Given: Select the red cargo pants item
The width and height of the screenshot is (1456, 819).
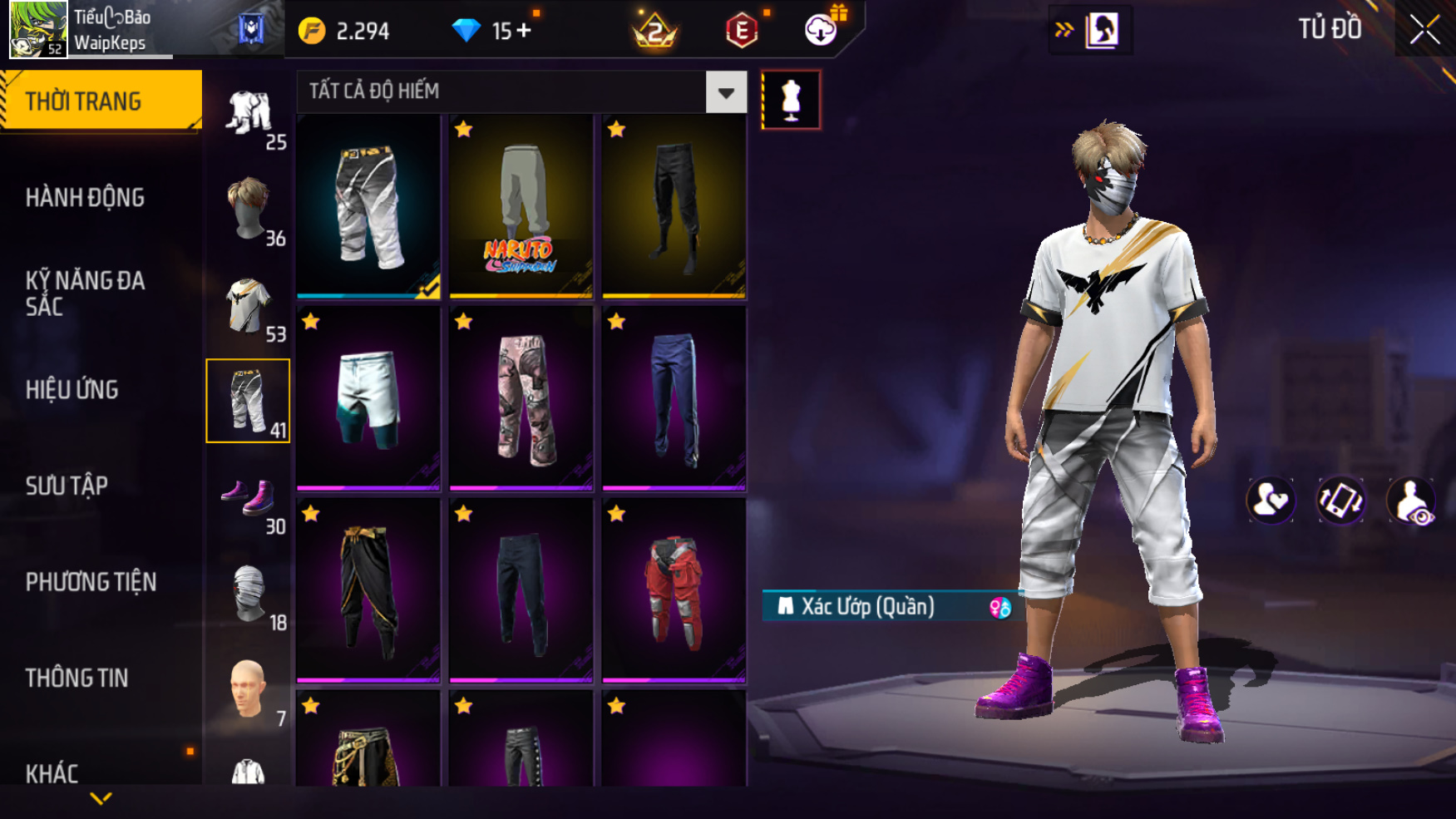Looking at the screenshot, I should pos(674,590).
